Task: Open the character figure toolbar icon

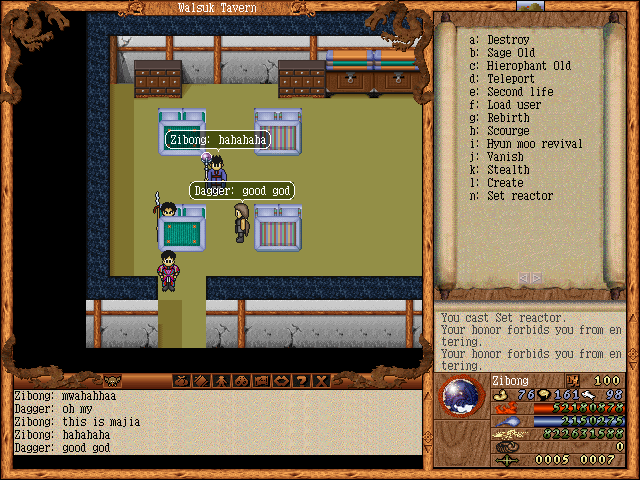Action: 220,380
